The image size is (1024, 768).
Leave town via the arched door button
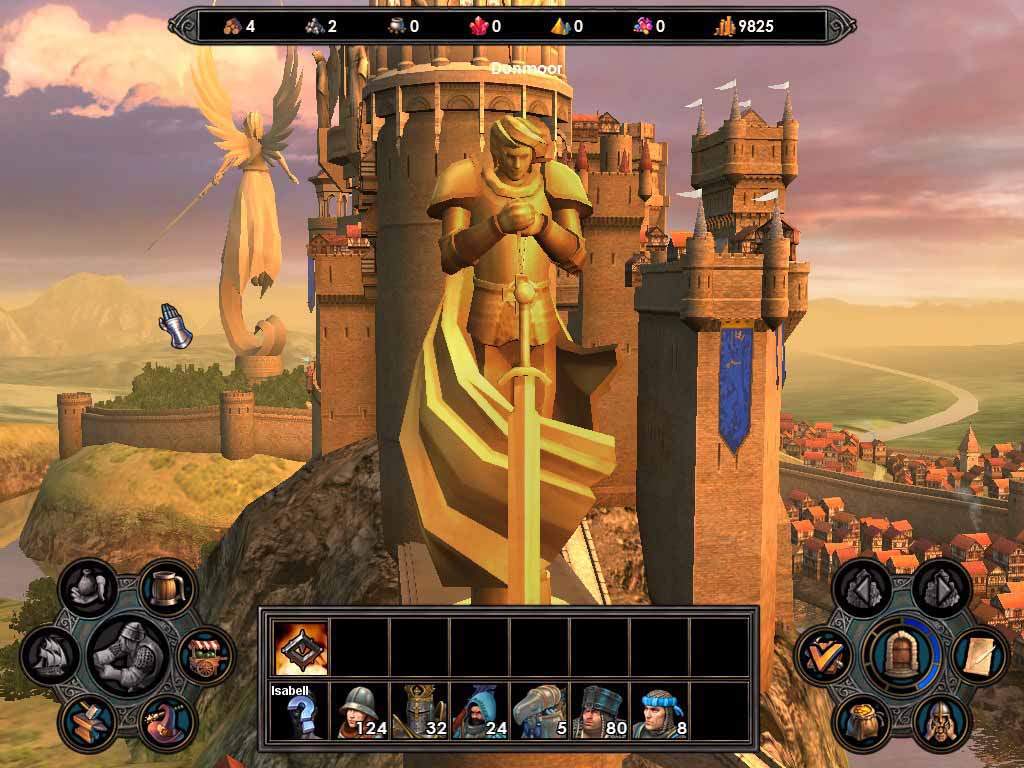click(x=901, y=655)
